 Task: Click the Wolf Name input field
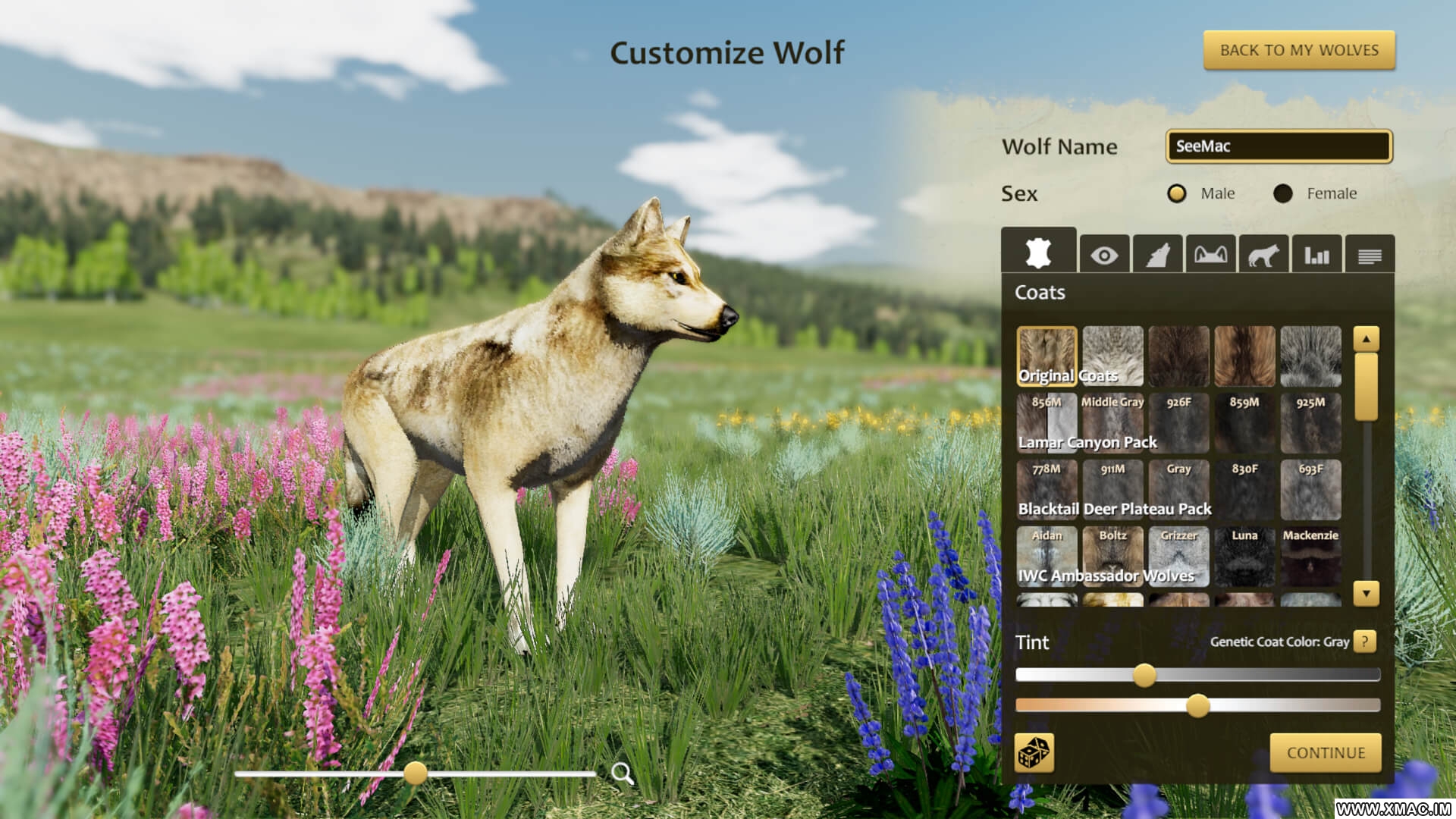[1279, 146]
